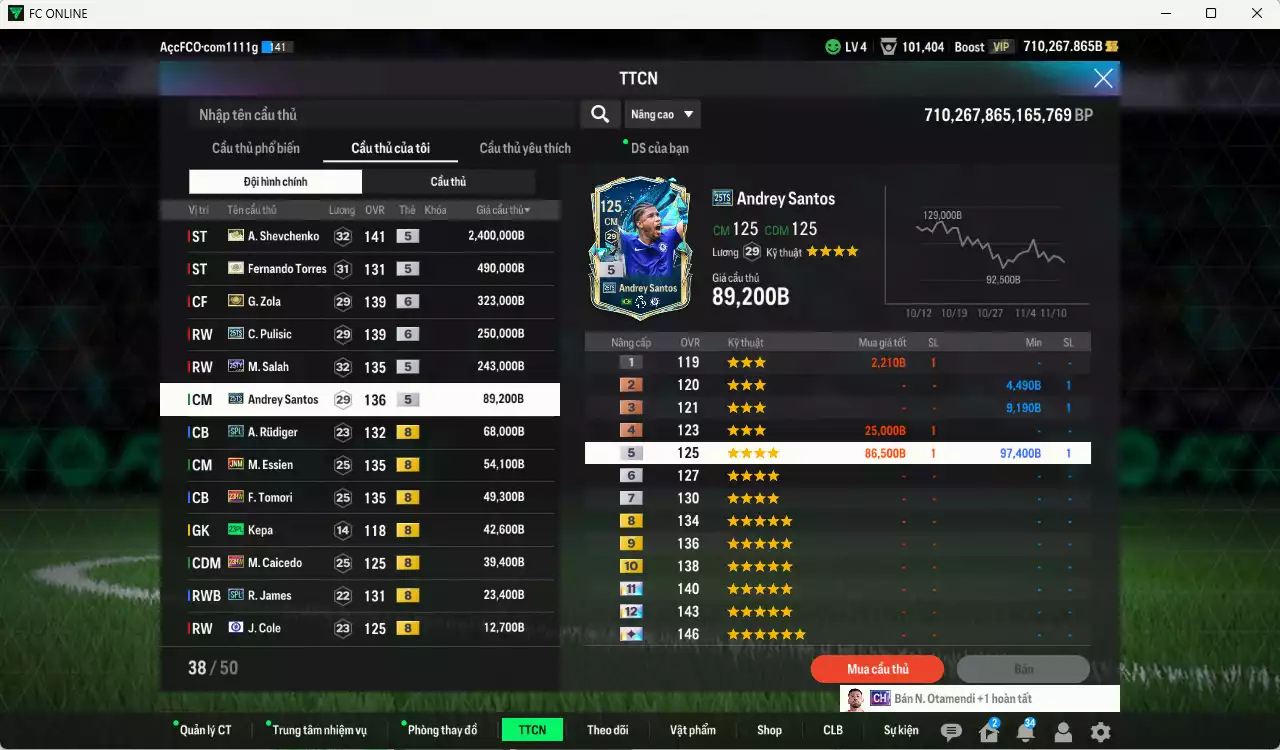Open Quản lý CT from bottom menu

tap(205, 730)
